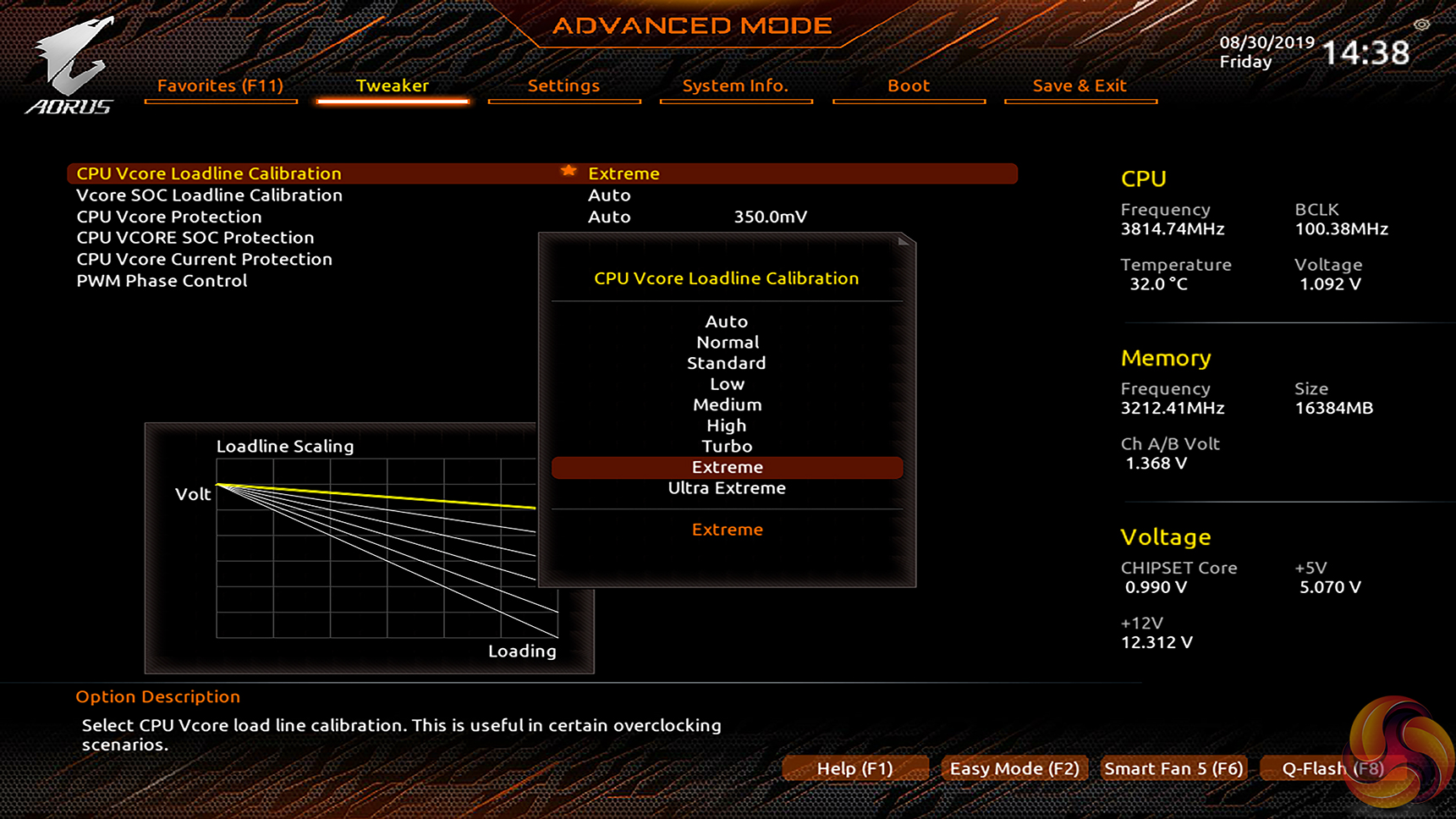Switch to the Favorites (F11) tab
1456x819 pixels.
click(220, 85)
